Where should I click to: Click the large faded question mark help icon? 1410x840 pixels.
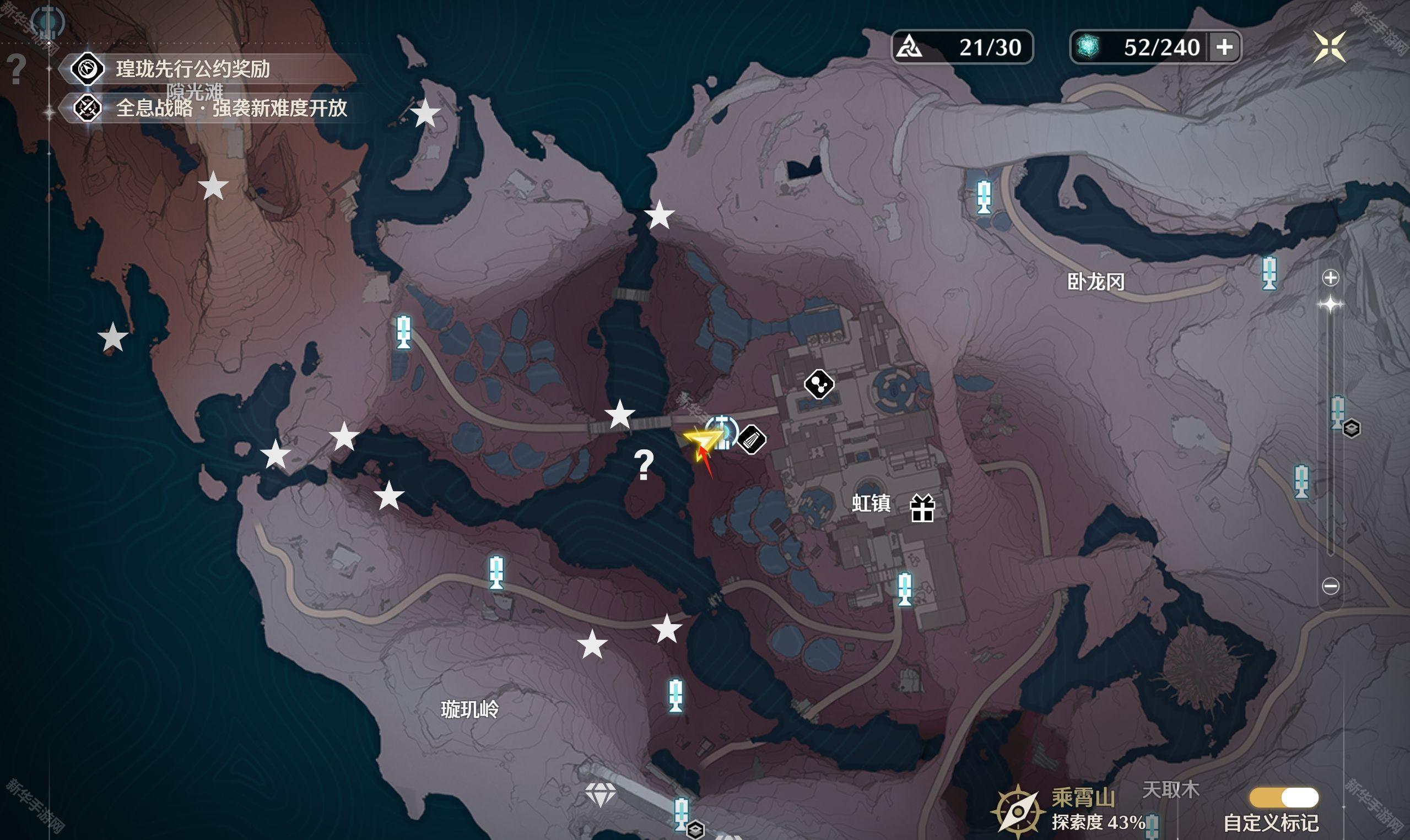[17, 69]
